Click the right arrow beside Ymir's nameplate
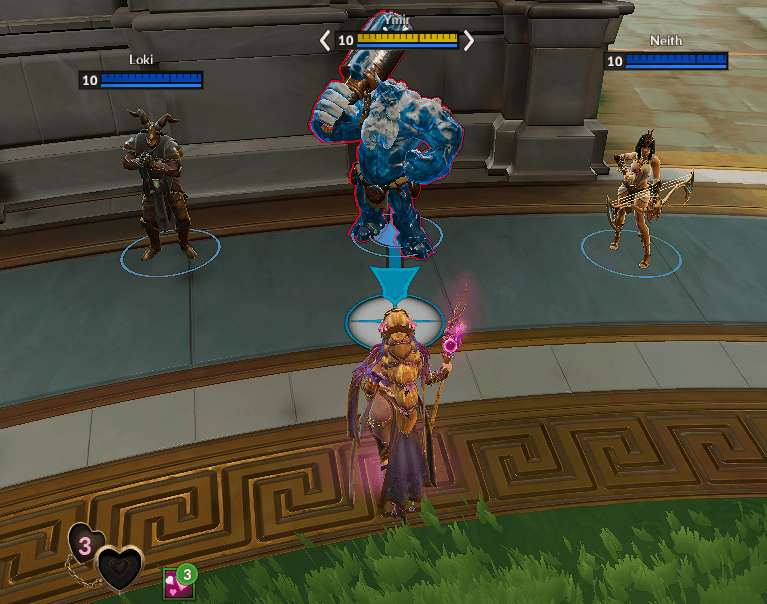The height and width of the screenshot is (604, 767). coord(468,40)
